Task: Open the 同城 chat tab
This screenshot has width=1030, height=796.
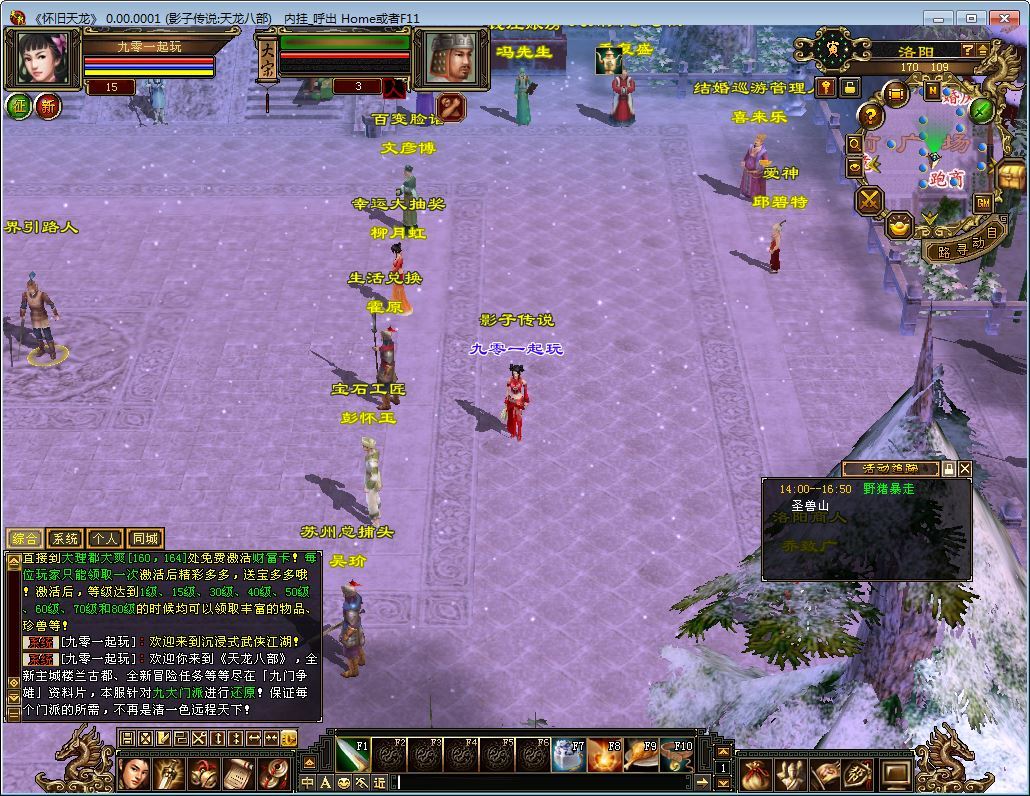Action: (145, 538)
